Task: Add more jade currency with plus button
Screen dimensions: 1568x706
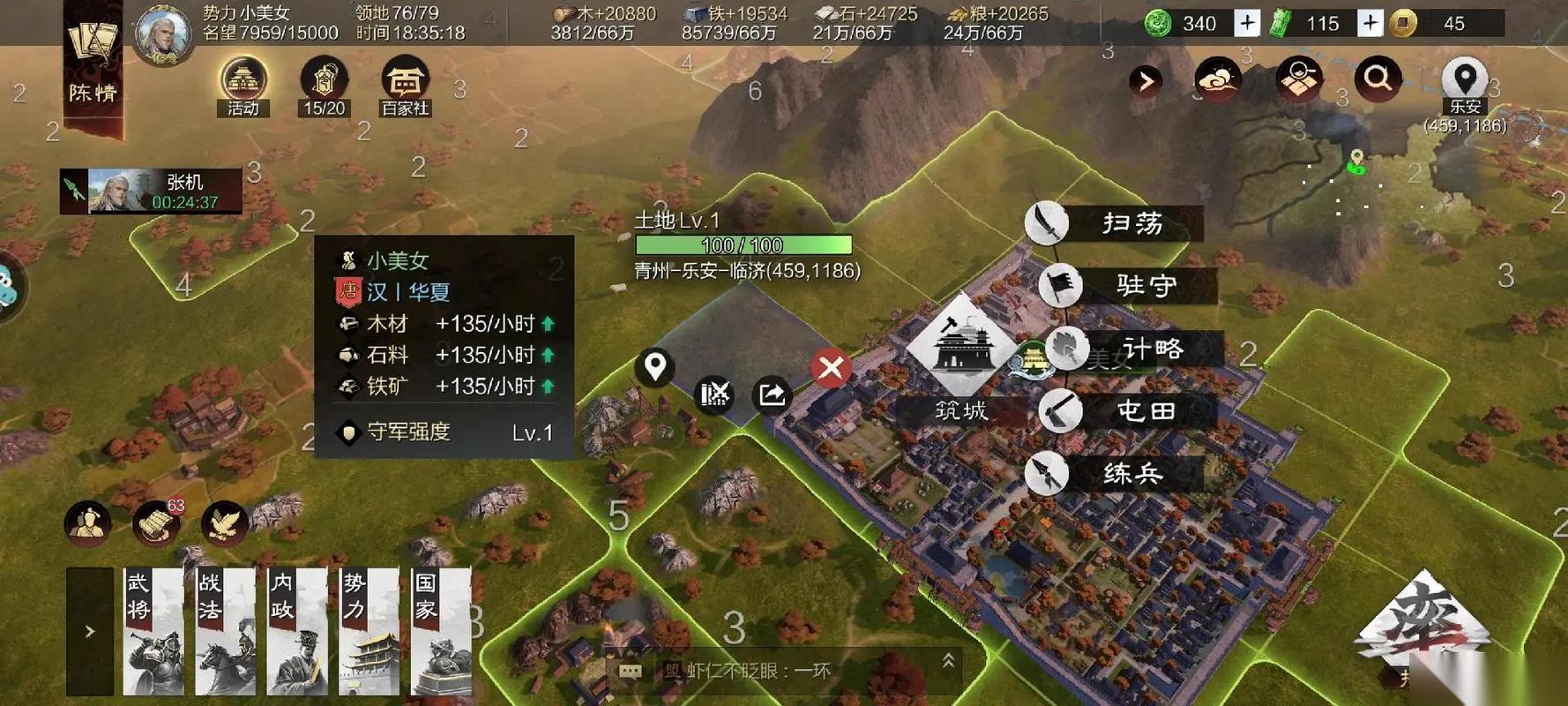Action: (1246, 23)
